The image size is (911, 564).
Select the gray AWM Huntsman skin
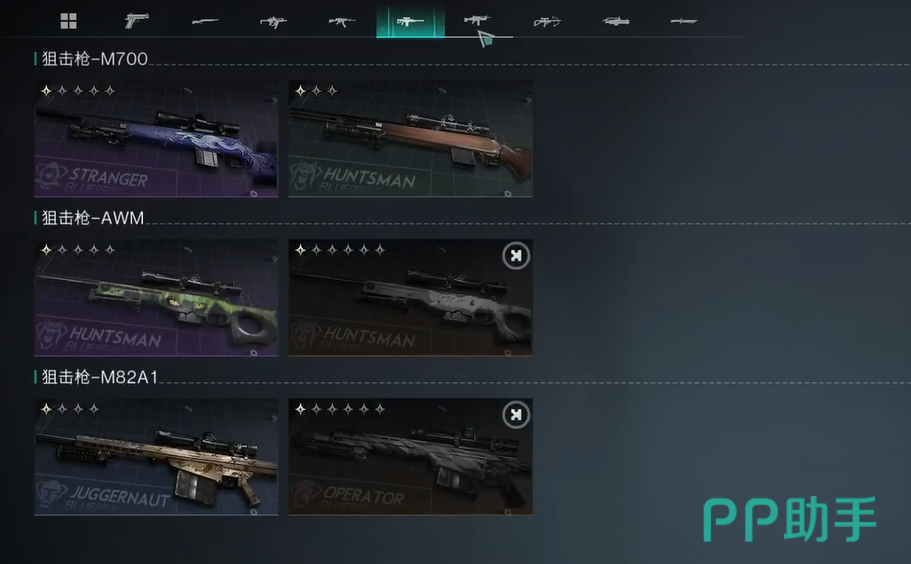[410, 298]
